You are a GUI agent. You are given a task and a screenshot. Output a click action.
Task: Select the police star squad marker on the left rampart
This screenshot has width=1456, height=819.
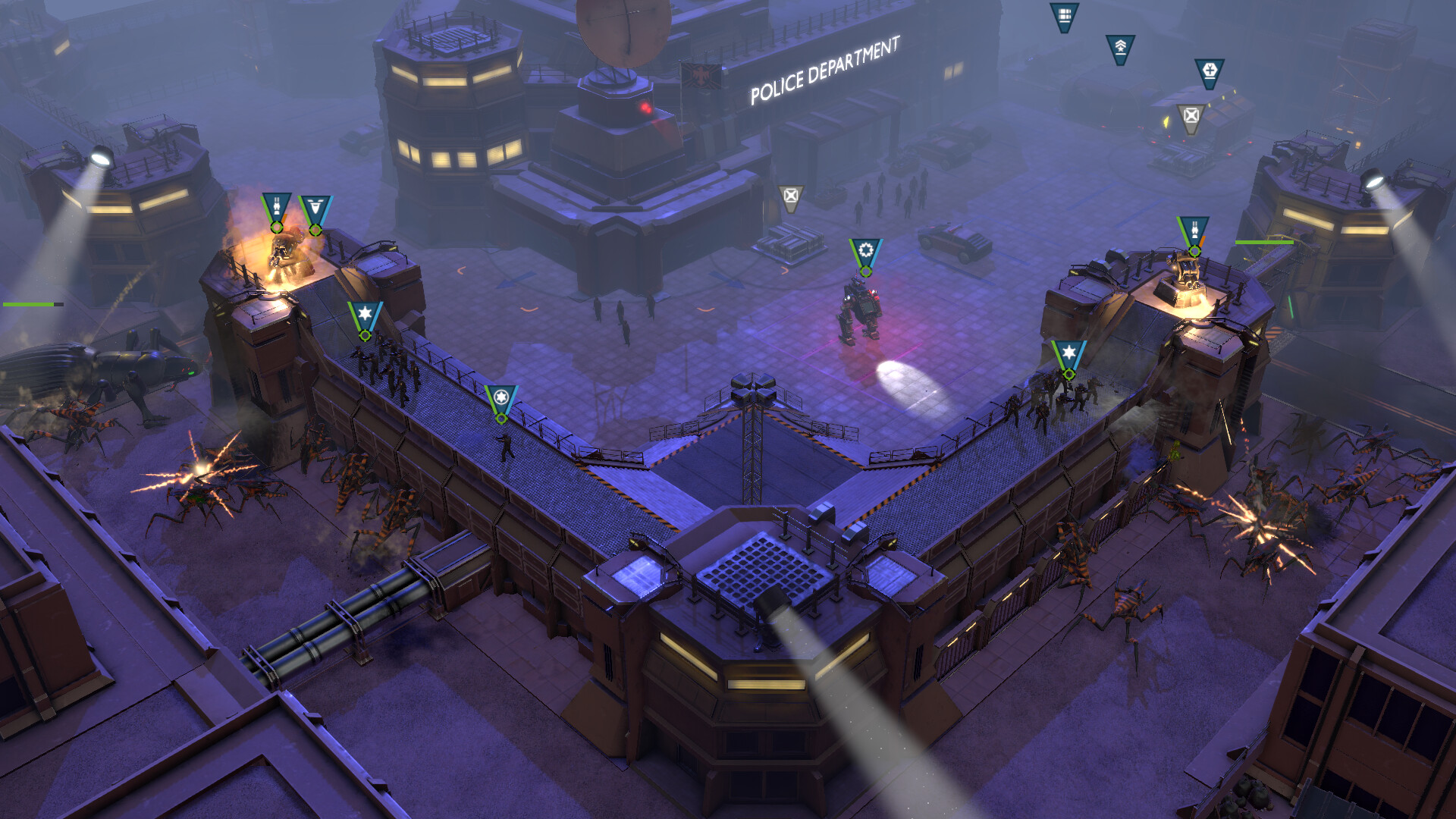pyautogui.click(x=366, y=315)
